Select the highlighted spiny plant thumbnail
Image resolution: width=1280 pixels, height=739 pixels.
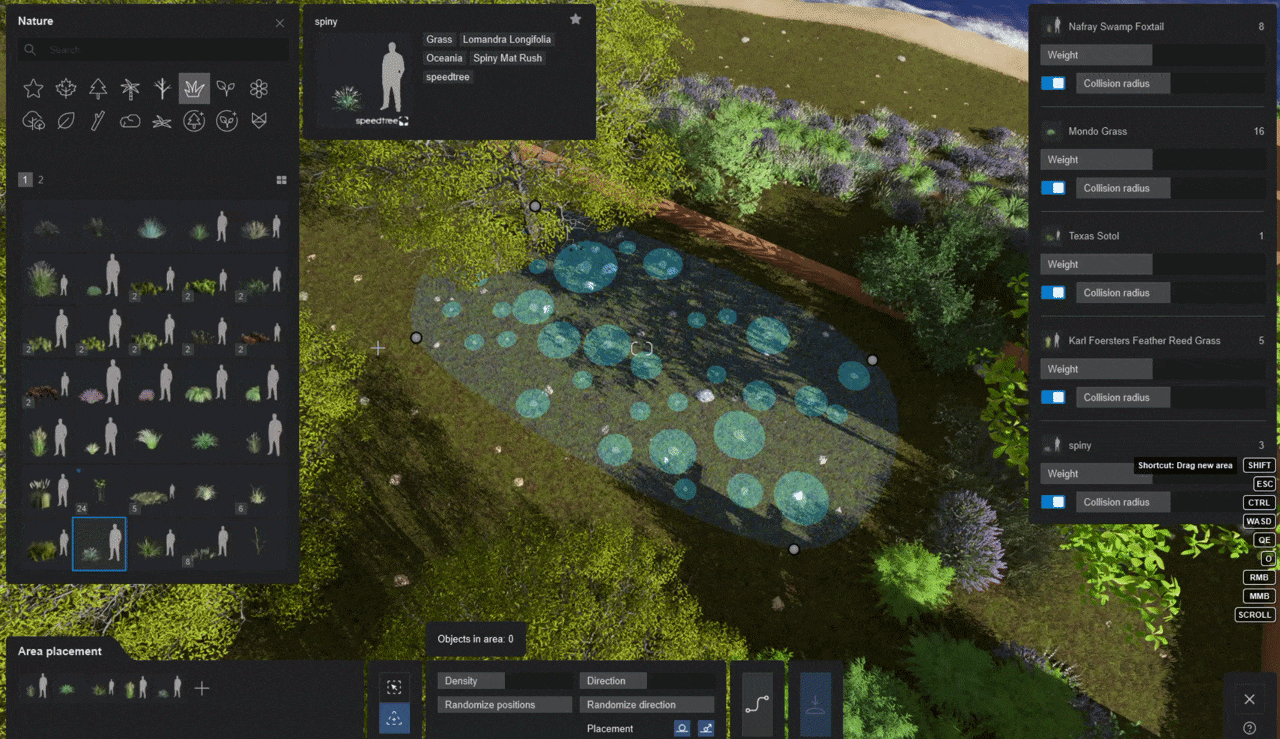coord(99,544)
